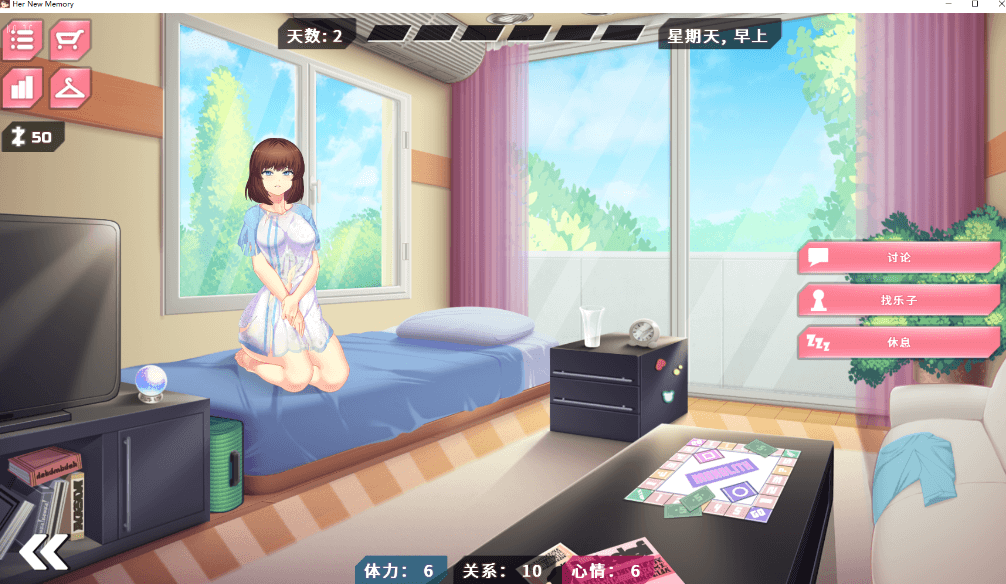
Task: Open the clothes hanger wardrobe
Action: pos(69,88)
